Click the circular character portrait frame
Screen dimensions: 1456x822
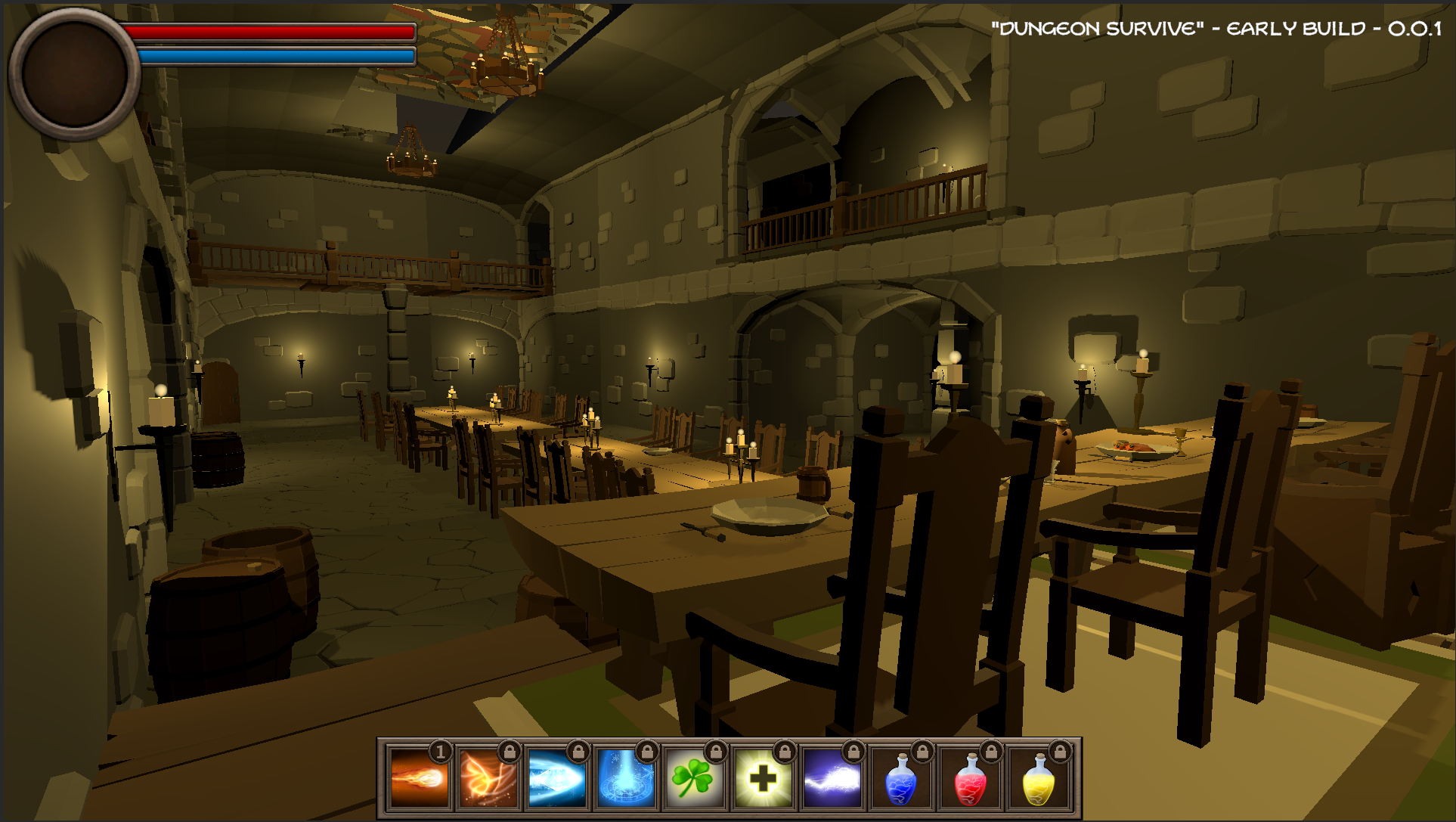tap(73, 73)
